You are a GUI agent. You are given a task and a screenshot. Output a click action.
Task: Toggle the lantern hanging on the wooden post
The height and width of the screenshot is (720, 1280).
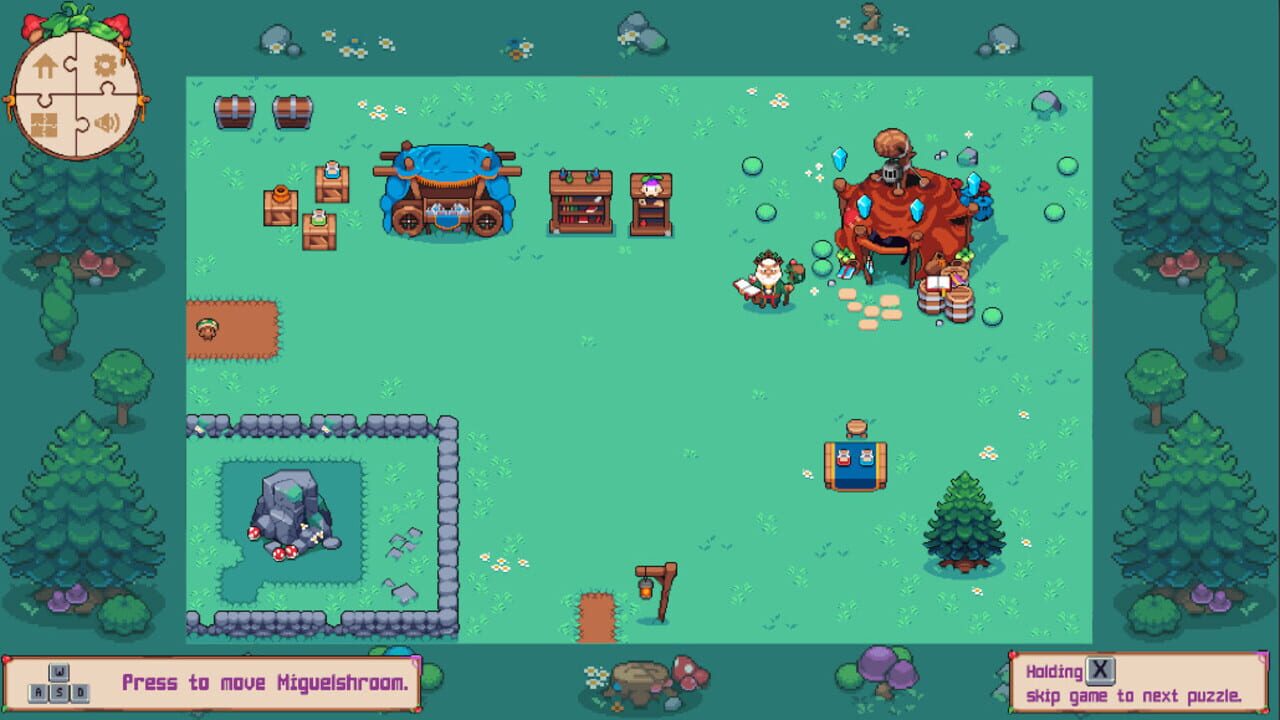643,592
